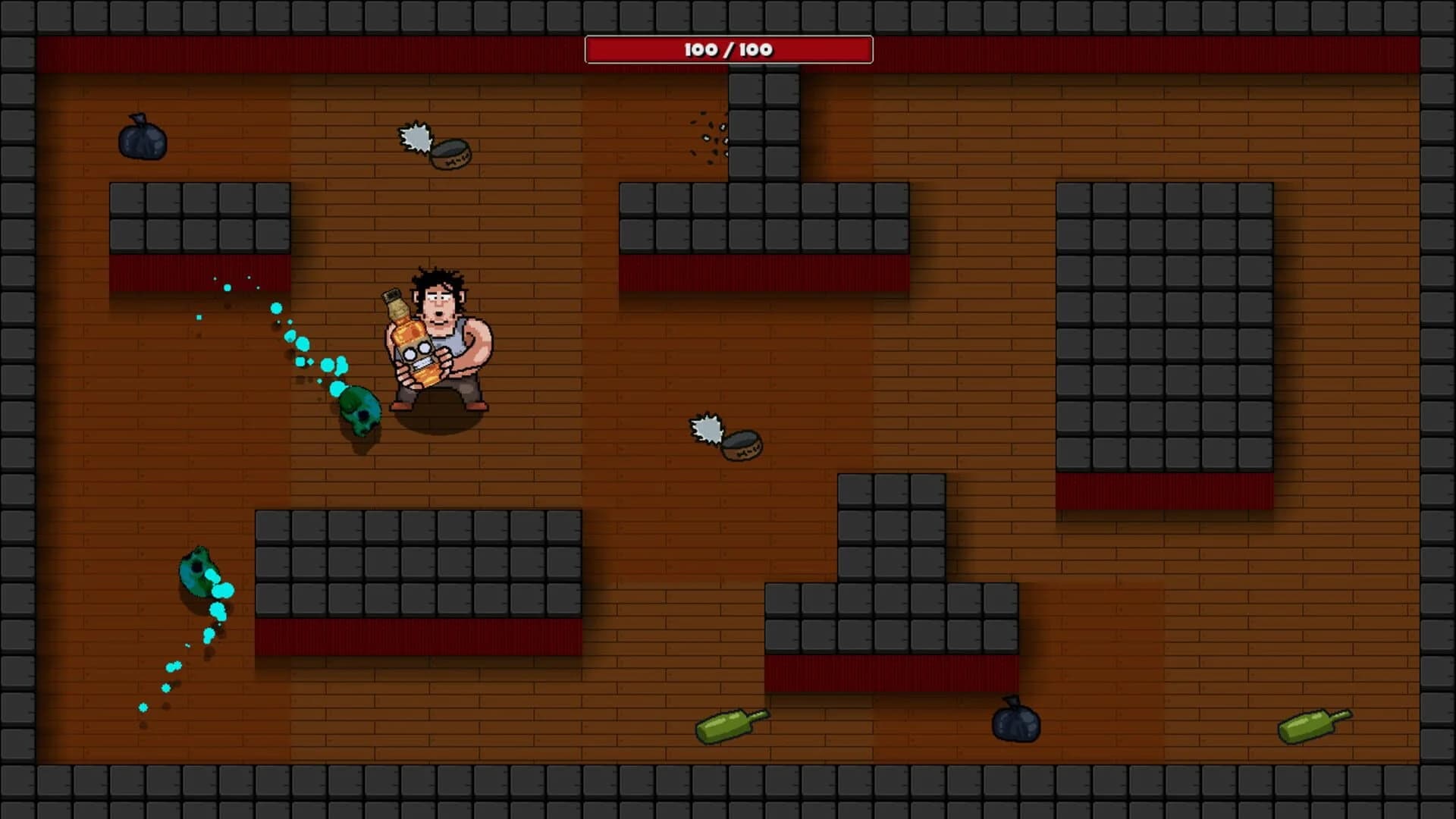Select the vertical pillar at the top center
This screenshot has height=819, width=1456.
tap(762, 121)
